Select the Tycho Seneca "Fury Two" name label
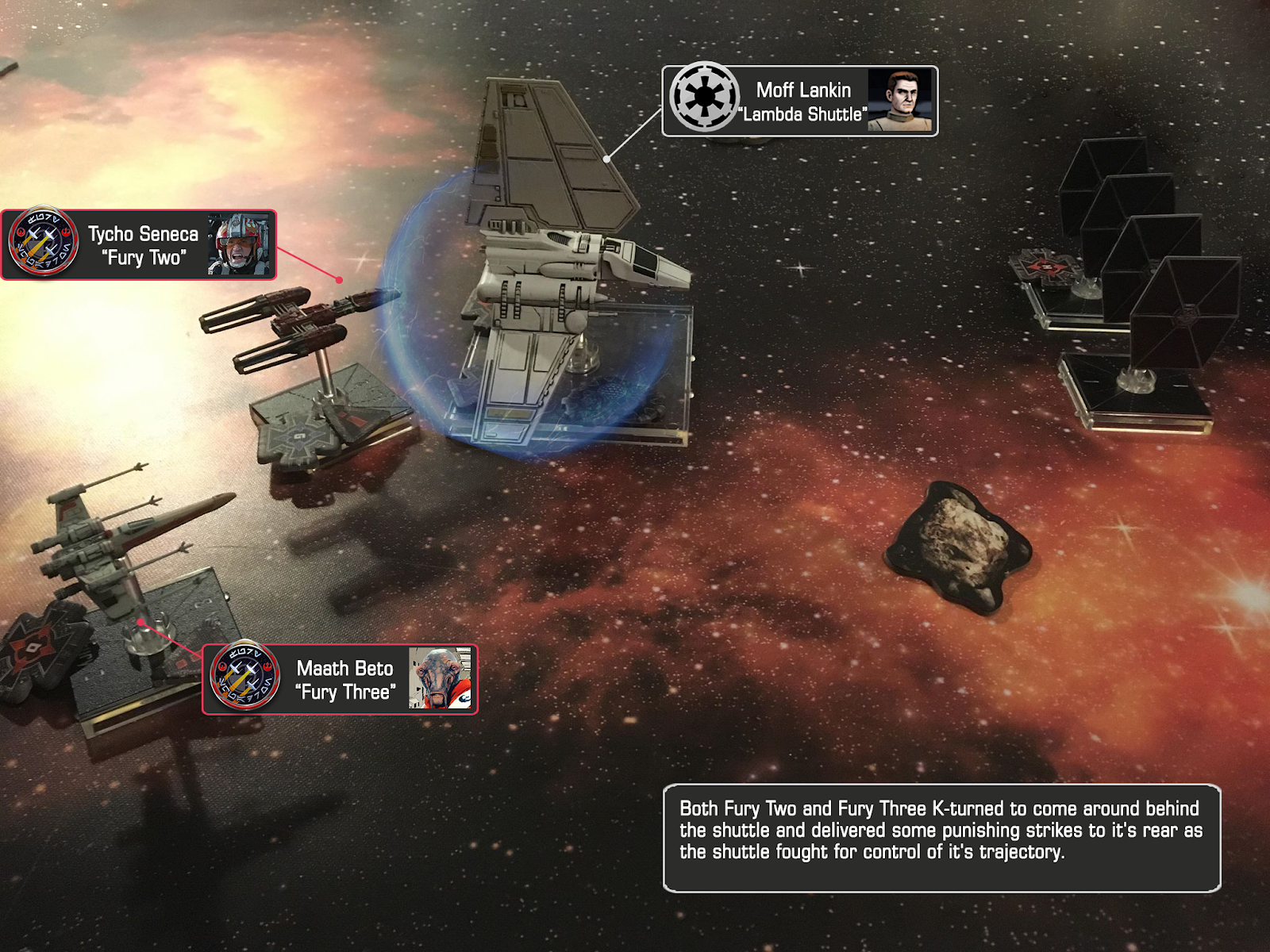This screenshot has width=1270, height=952. coord(144,245)
